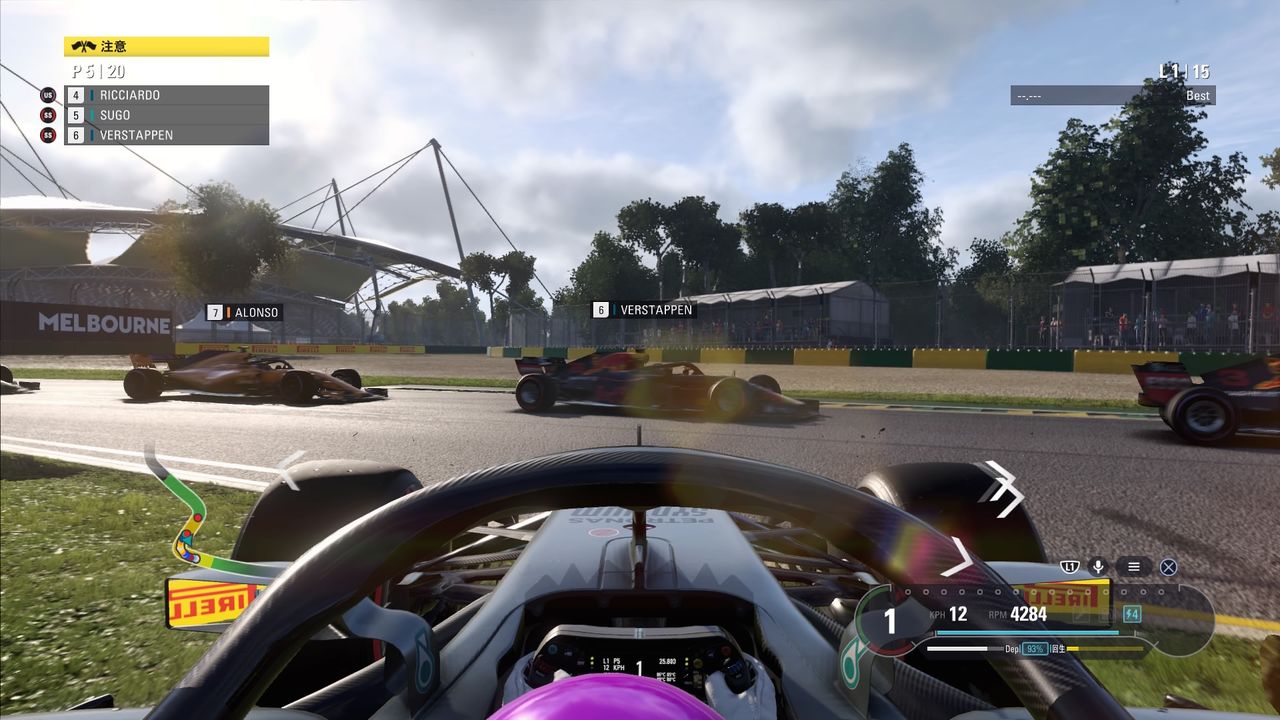This screenshot has width=1280, height=720.
Task: Select the SS tyre icon beside VERSTAPPEN
Action: [x=46, y=134]
